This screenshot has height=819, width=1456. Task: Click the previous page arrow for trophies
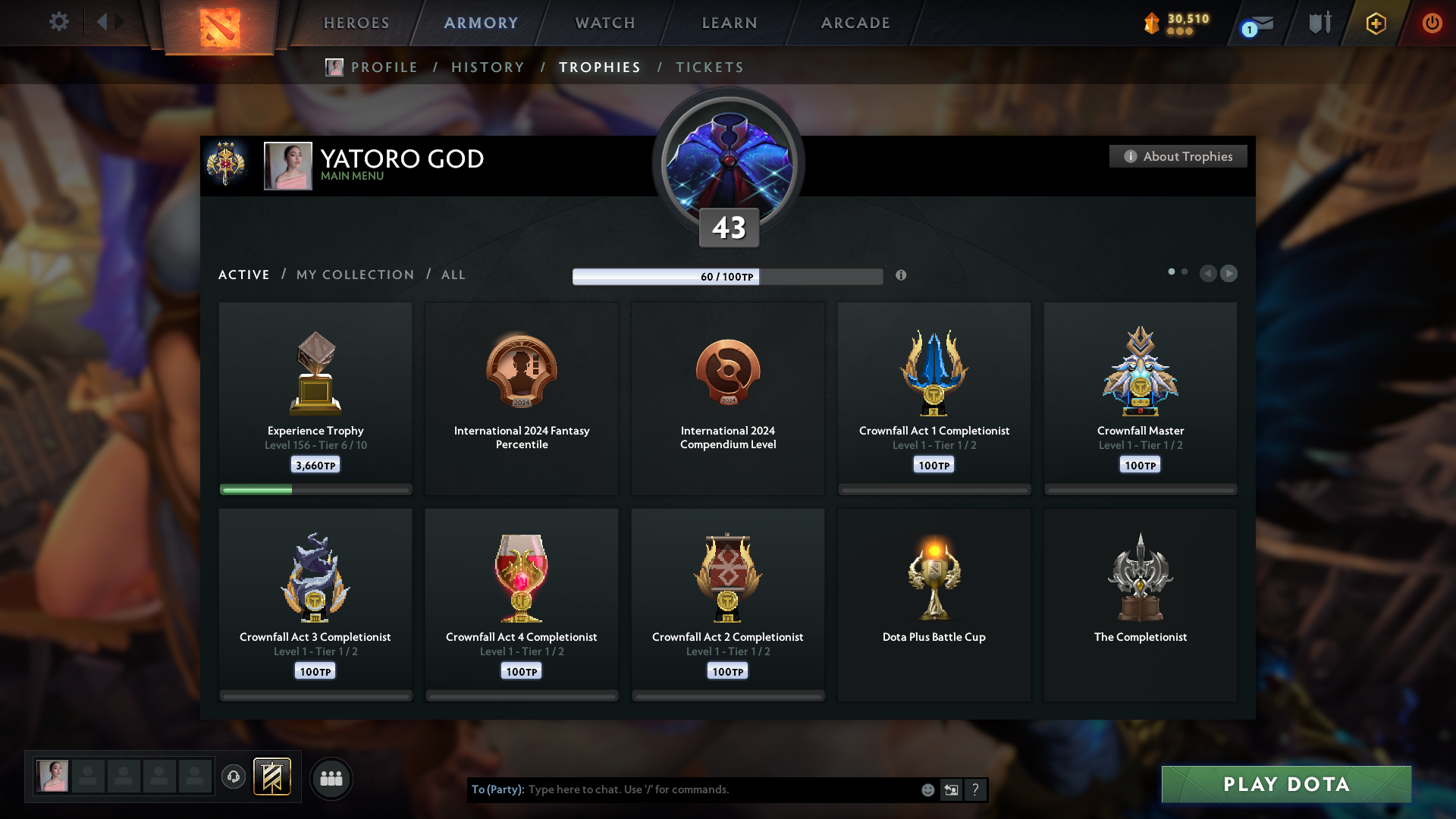click(x=1209, y=274)
